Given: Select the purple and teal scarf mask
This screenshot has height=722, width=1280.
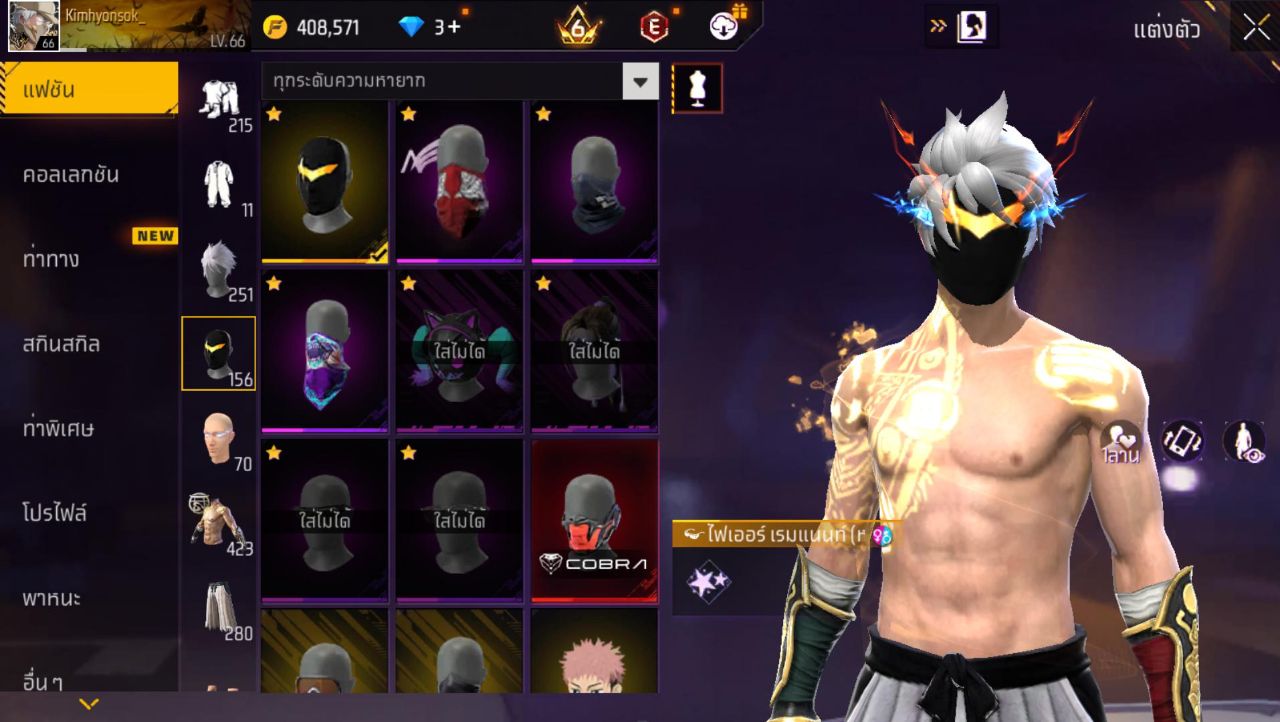Looking at the screenshot, I should click(326, 351).
